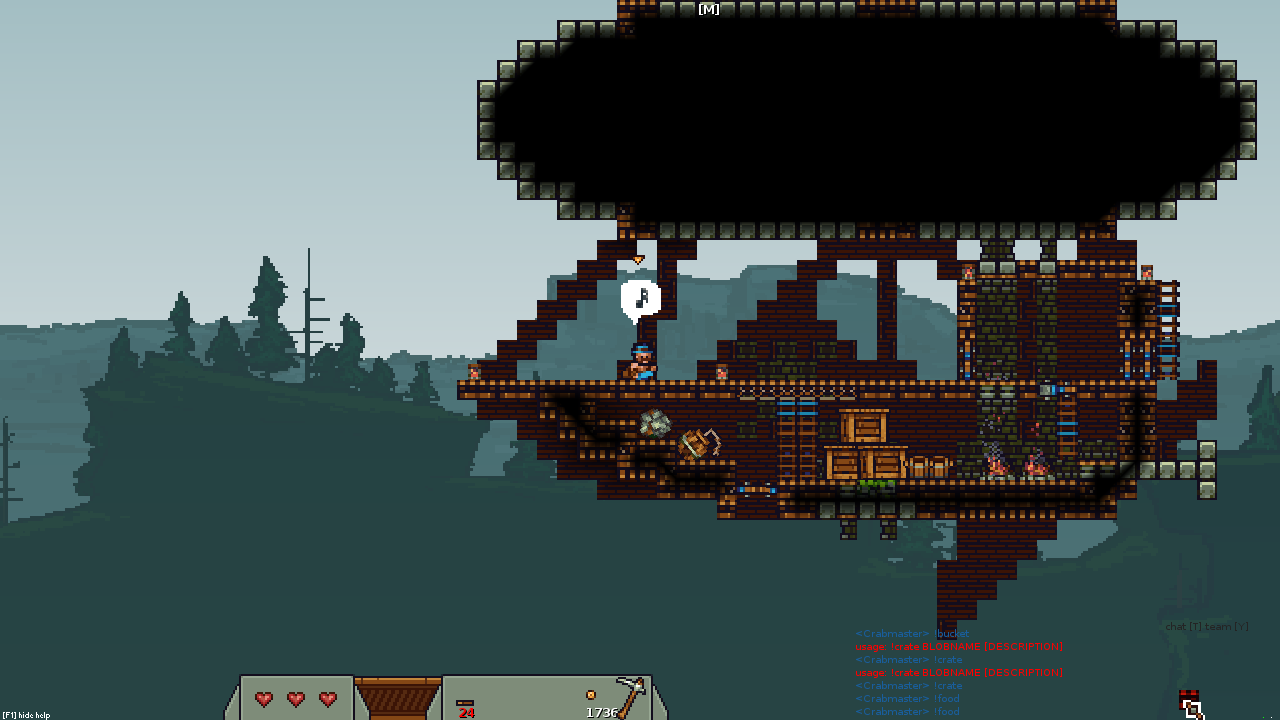Click the pickaxe tool icon
Image resolution: width=1280 pixels, height=720 pixels.
(x=630, y=695)
